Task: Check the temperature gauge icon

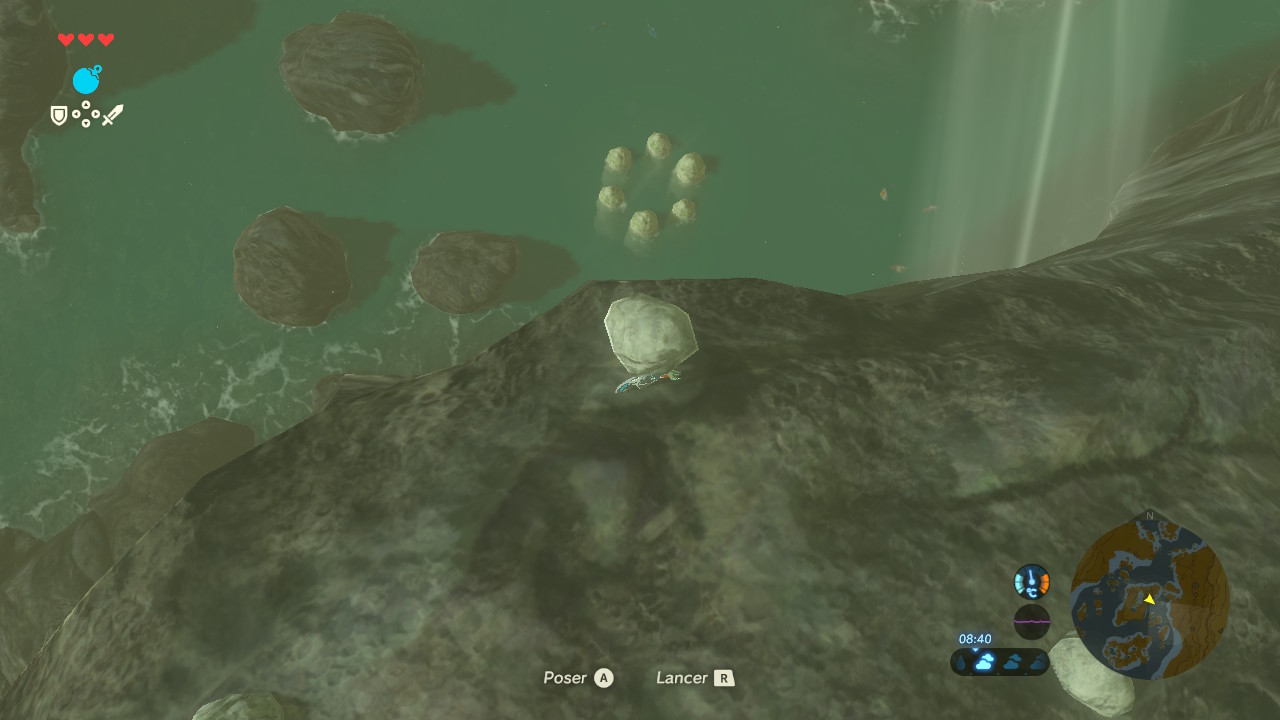Action: point(1032,581)
